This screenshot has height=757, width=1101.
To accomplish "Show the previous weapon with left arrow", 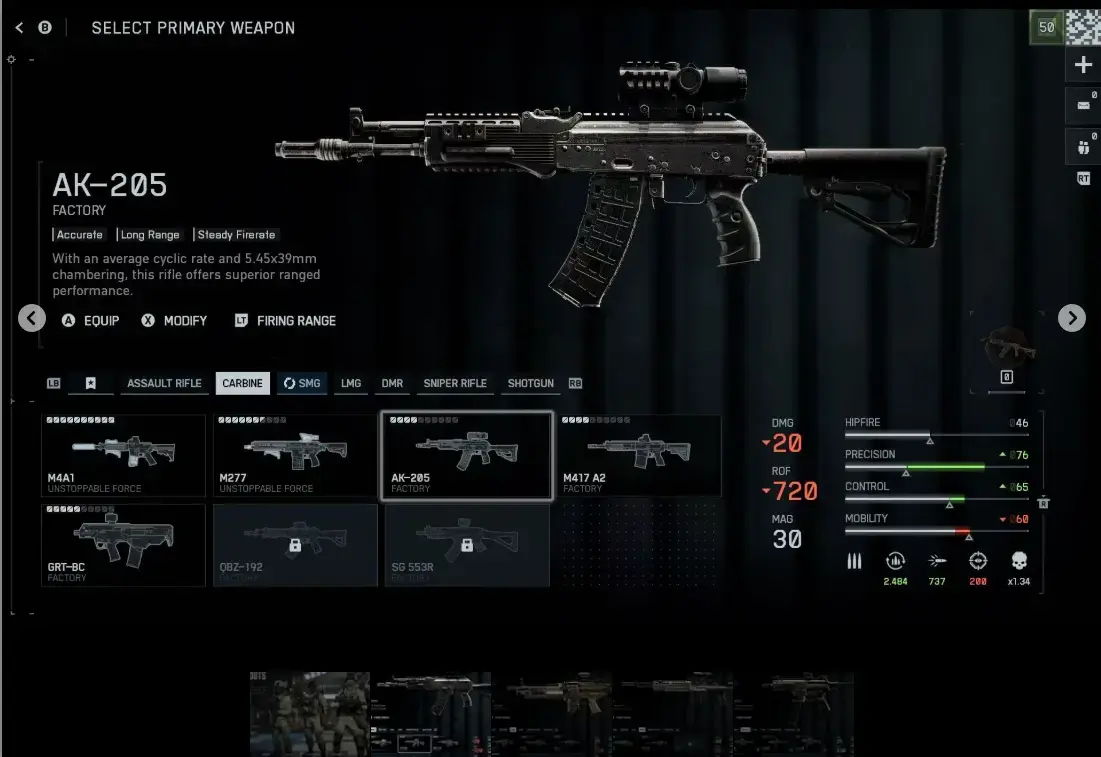I will 32,318.
